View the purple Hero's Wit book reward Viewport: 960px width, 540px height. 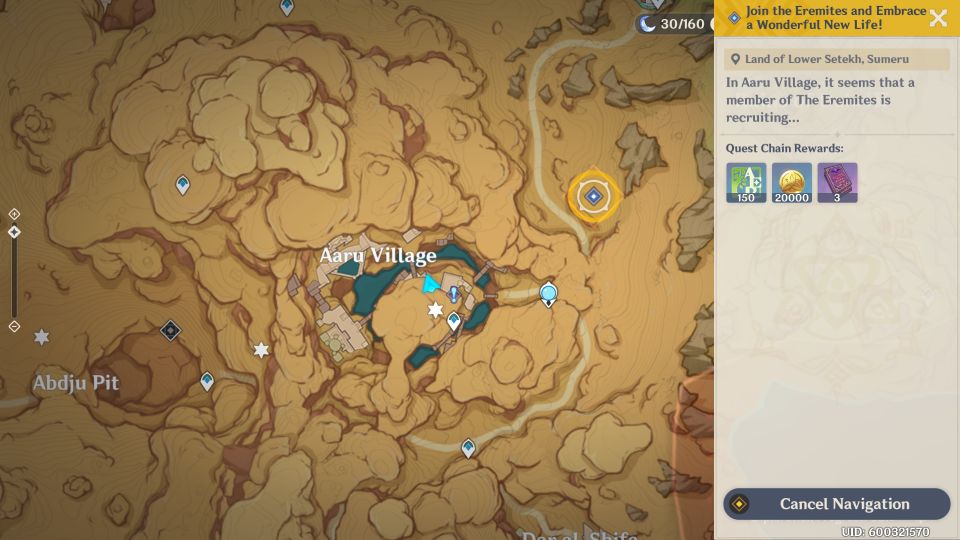coord(837,183)
